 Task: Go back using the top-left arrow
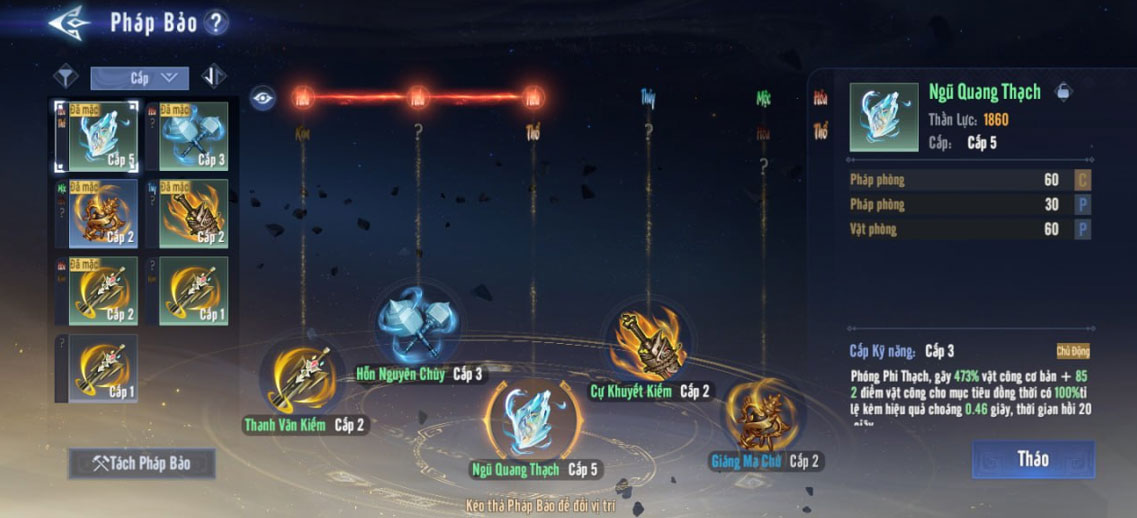click(69, 22)
